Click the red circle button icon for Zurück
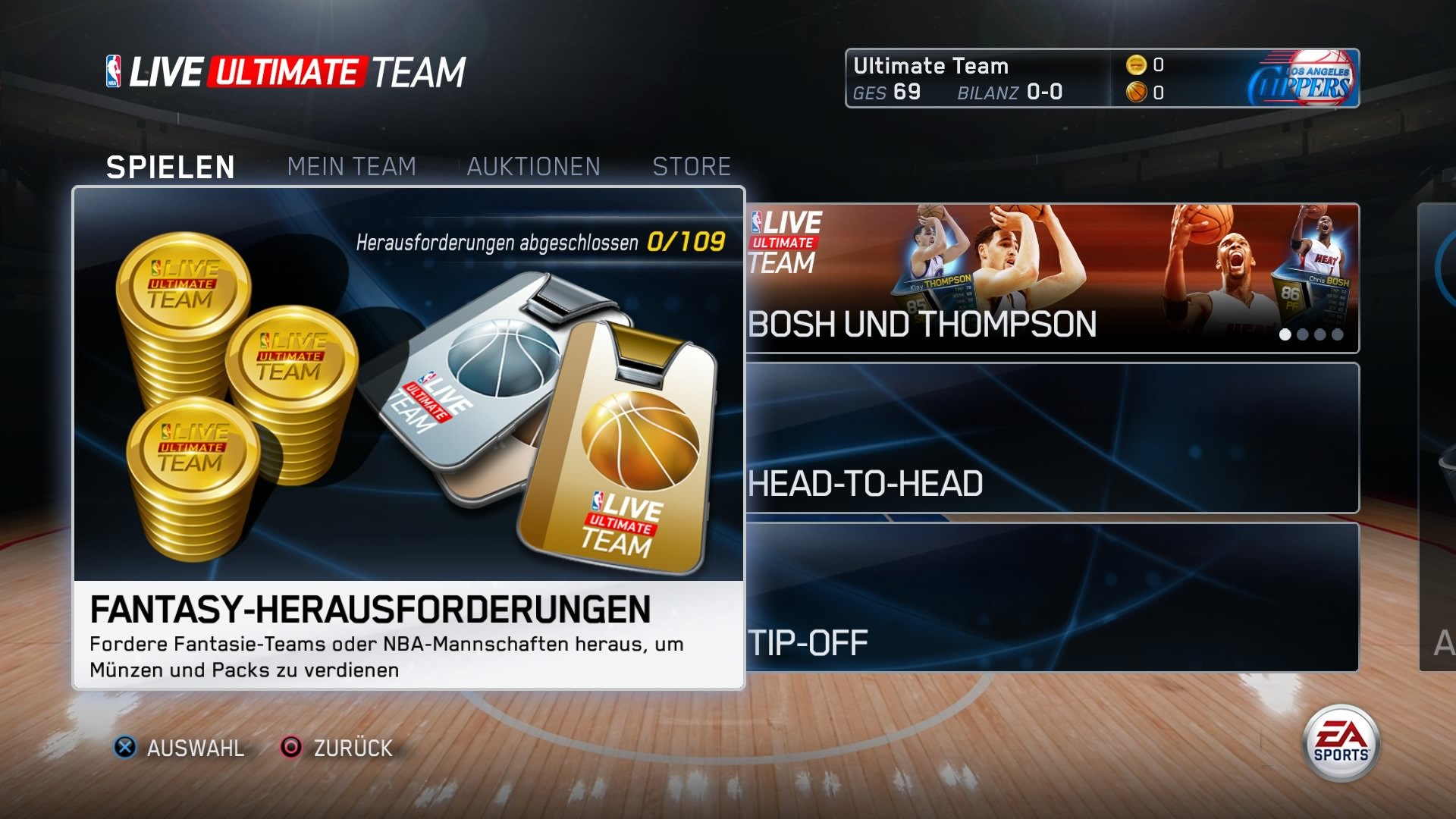Image resolution: width=1456 pixels, height=819 pixels. (290, 749)
